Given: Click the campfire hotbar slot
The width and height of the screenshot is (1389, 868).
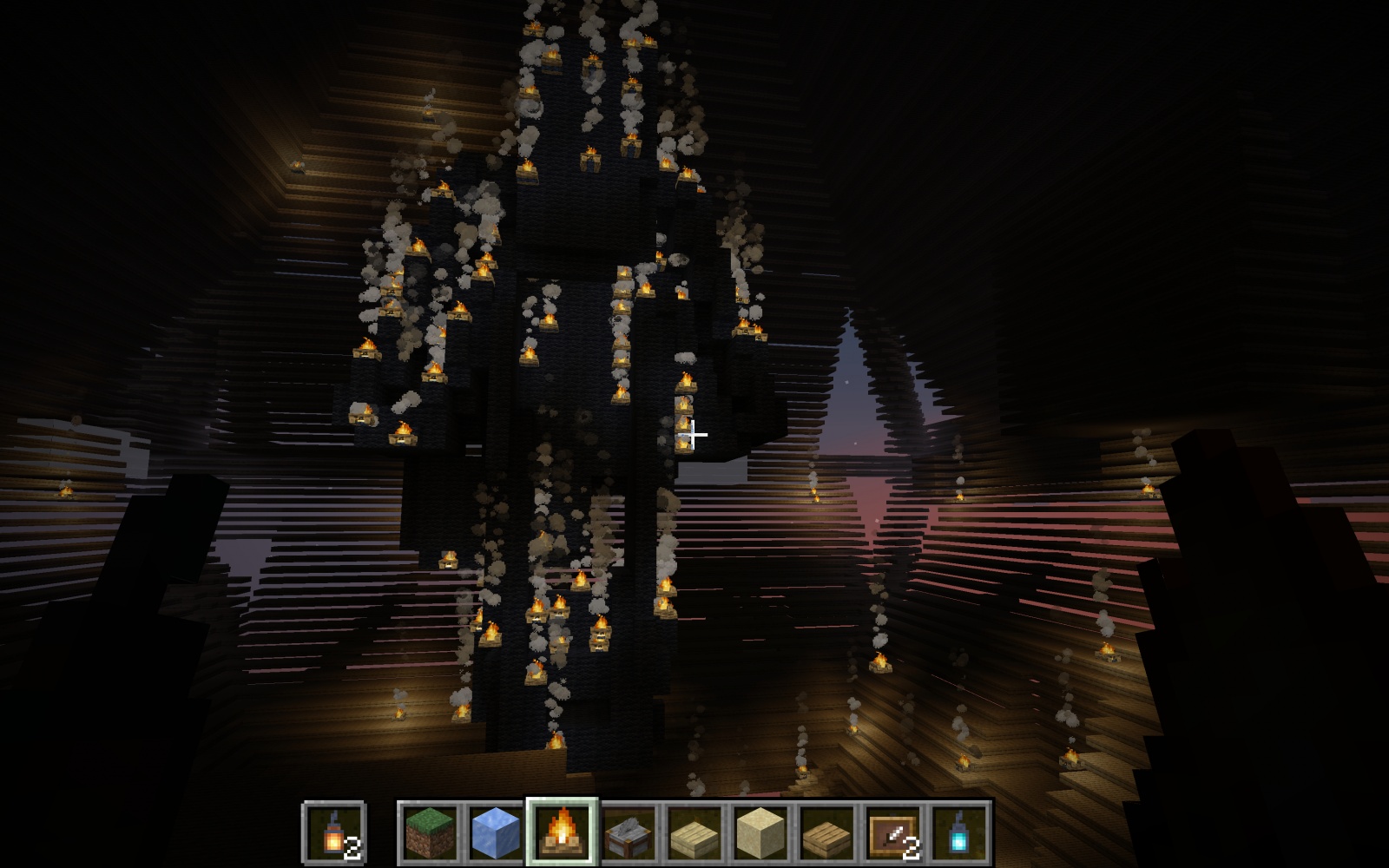Looking at the screenshot, I should click(563, 832).
